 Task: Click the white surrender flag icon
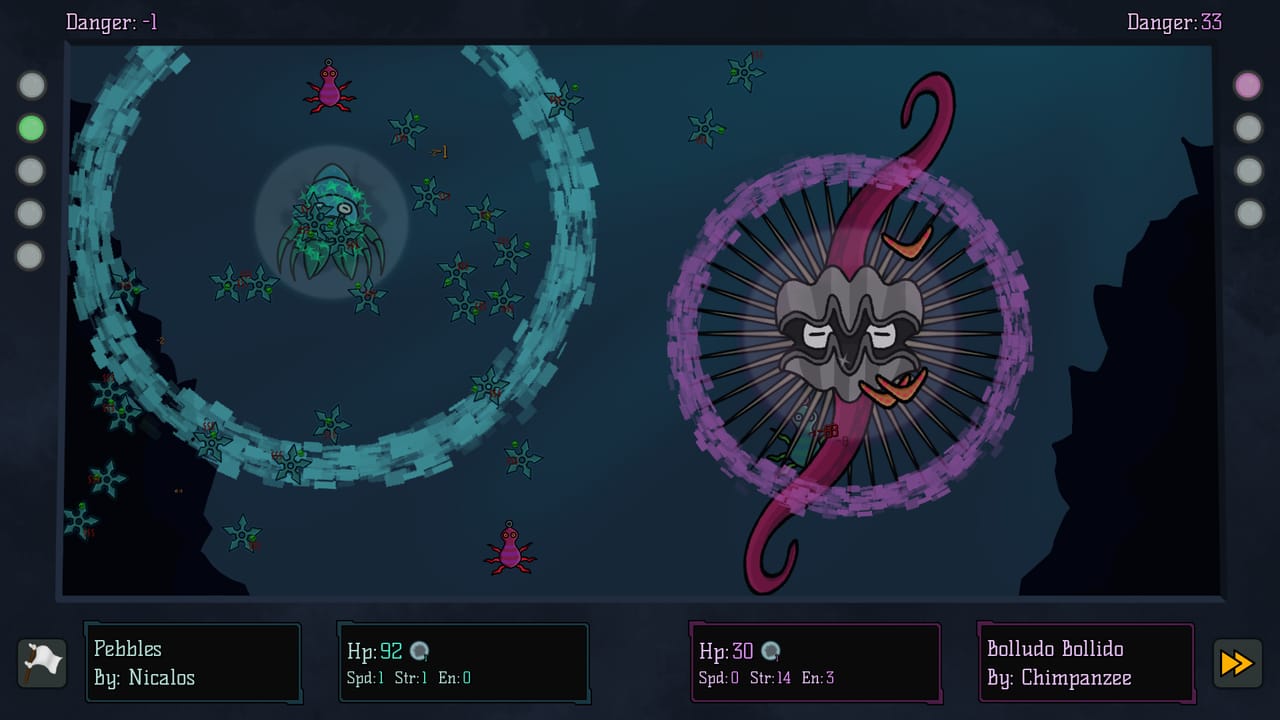pyautogui.click(x=41, y=662)
